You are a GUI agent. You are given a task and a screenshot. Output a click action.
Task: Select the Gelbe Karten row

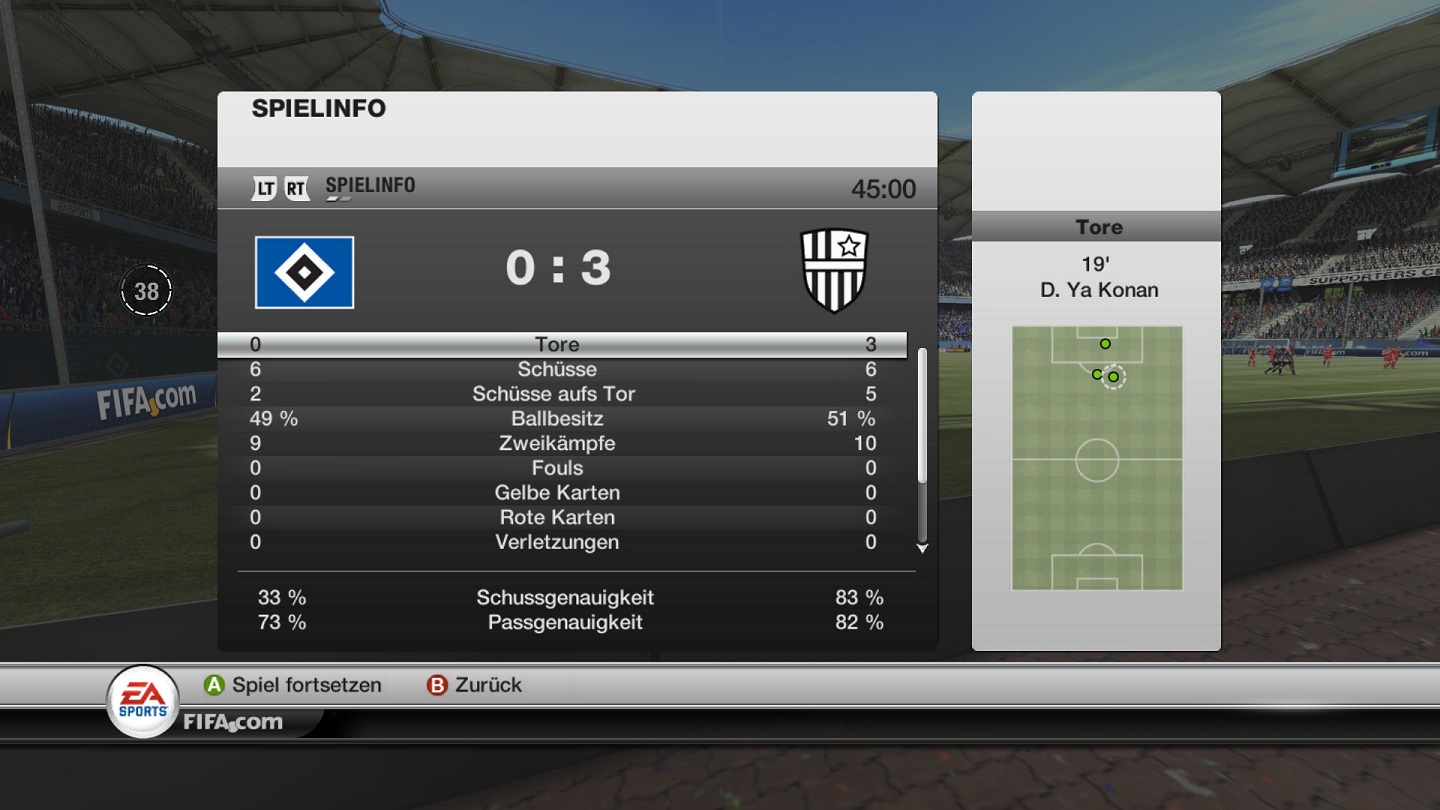(557, 493)
